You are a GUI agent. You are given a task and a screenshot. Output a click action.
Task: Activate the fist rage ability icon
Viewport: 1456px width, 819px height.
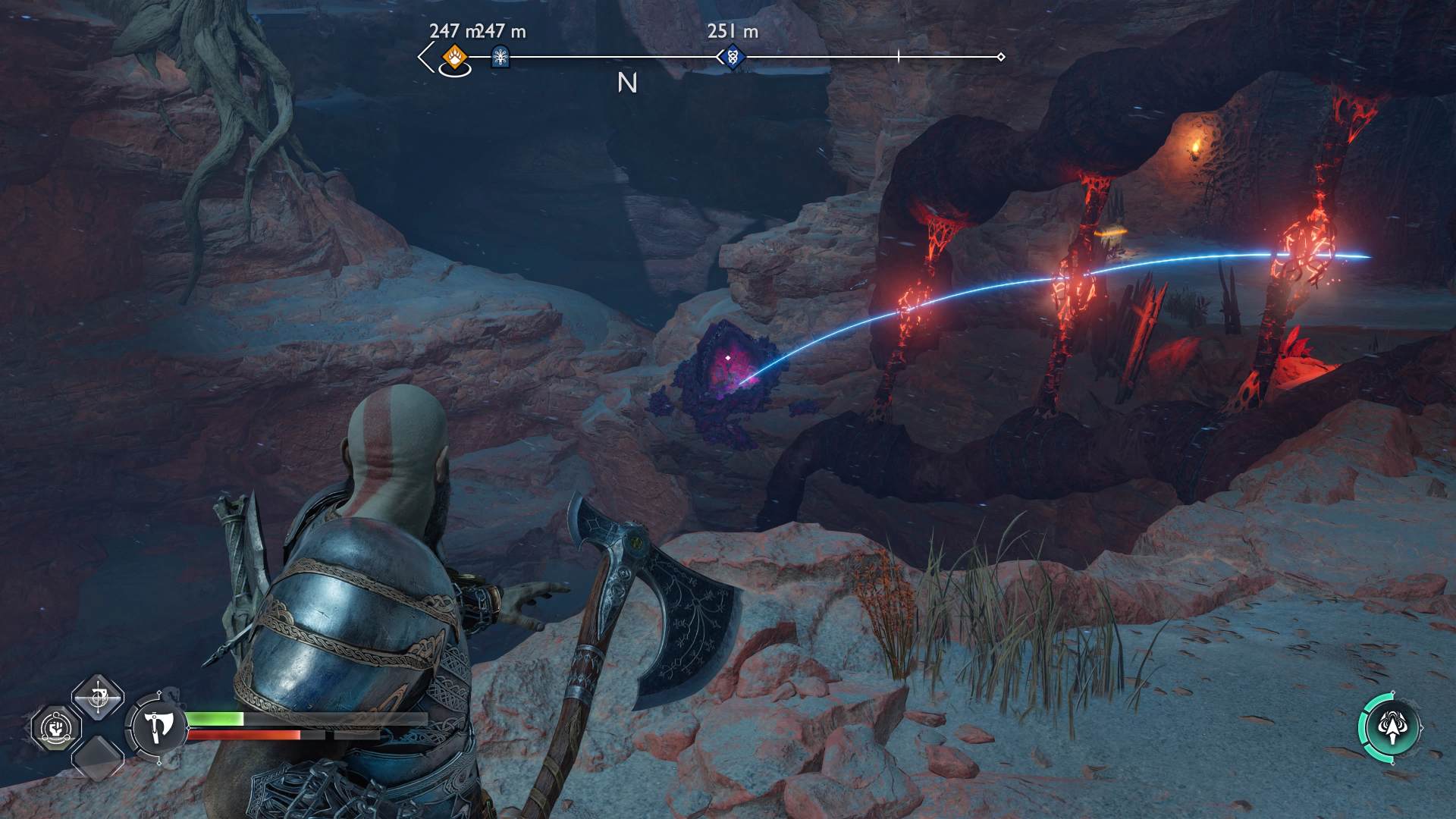pyautogui.click(x=57, y=728)
